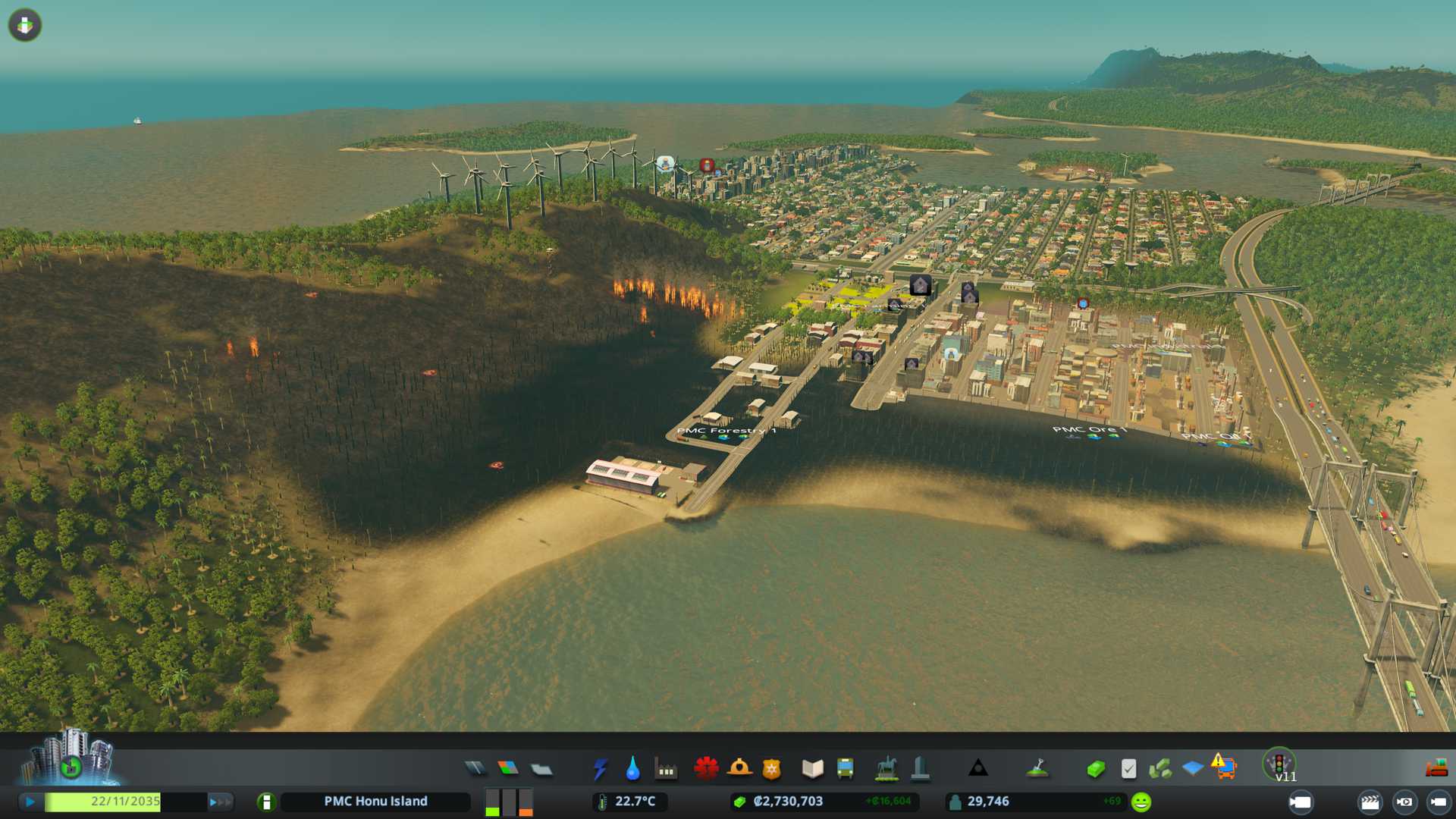Open the Roads build menu
This screenshot has width=1456, height=819.
tap(475, 769)
